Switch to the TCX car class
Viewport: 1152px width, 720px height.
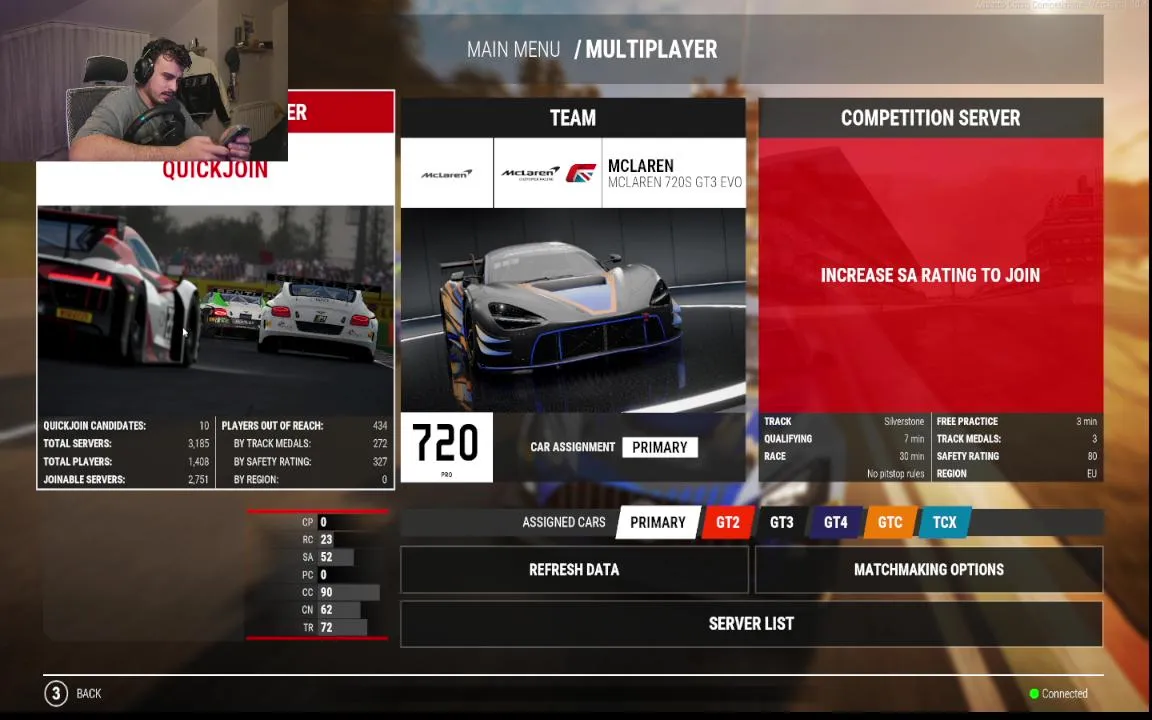click(x=944, y=522)
